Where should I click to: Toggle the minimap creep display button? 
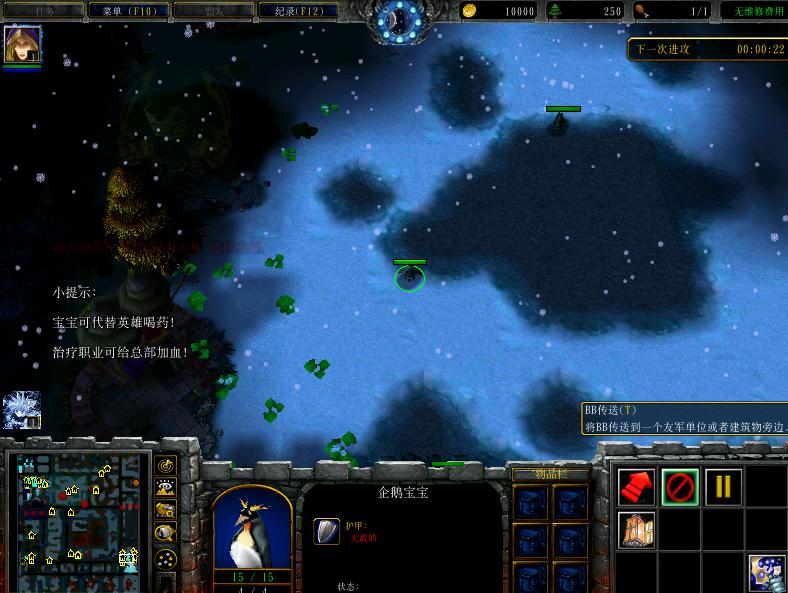pyautogui.click(x=166, y=534)
